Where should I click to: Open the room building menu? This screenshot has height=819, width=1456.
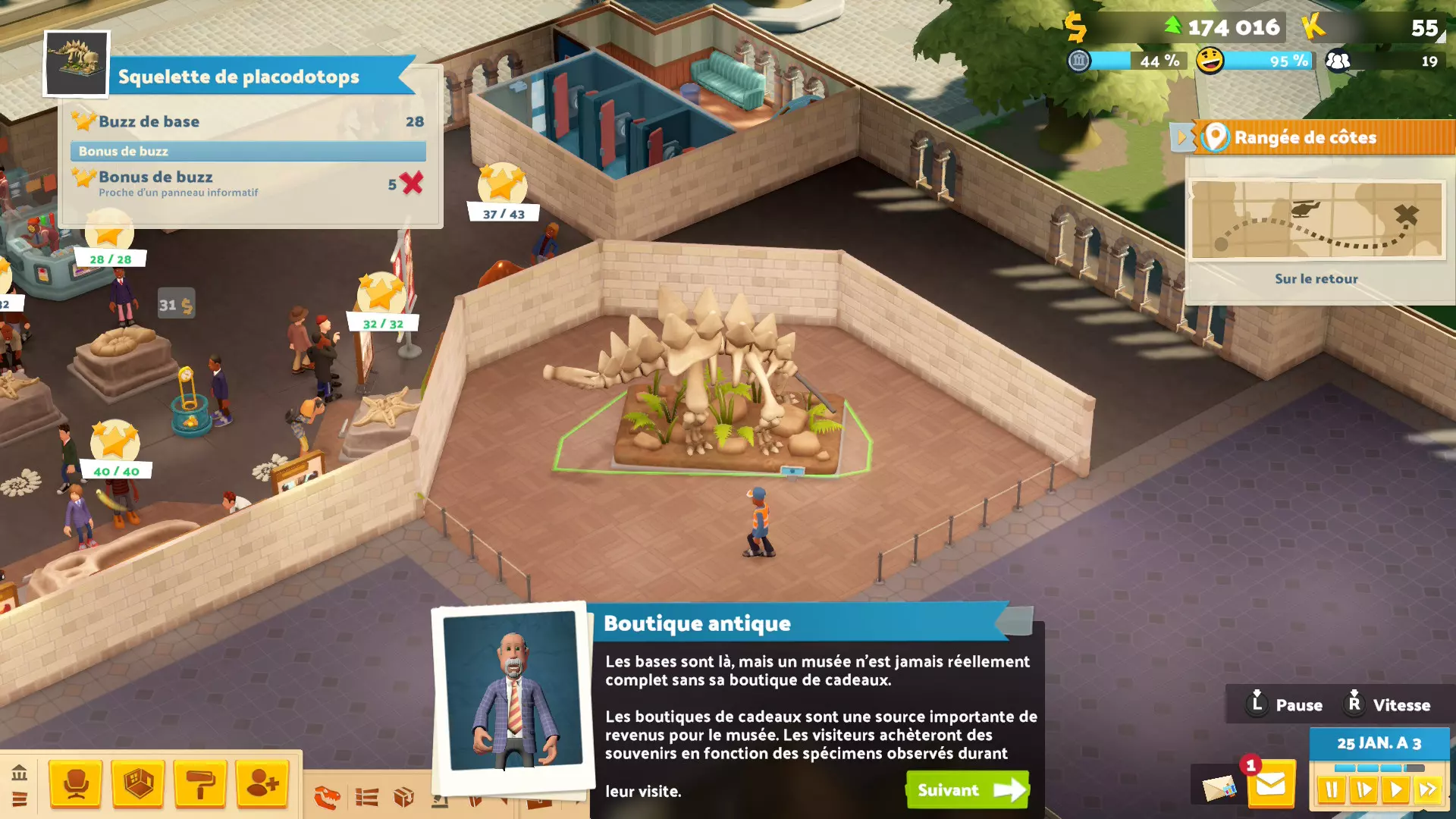coord(138,784)
